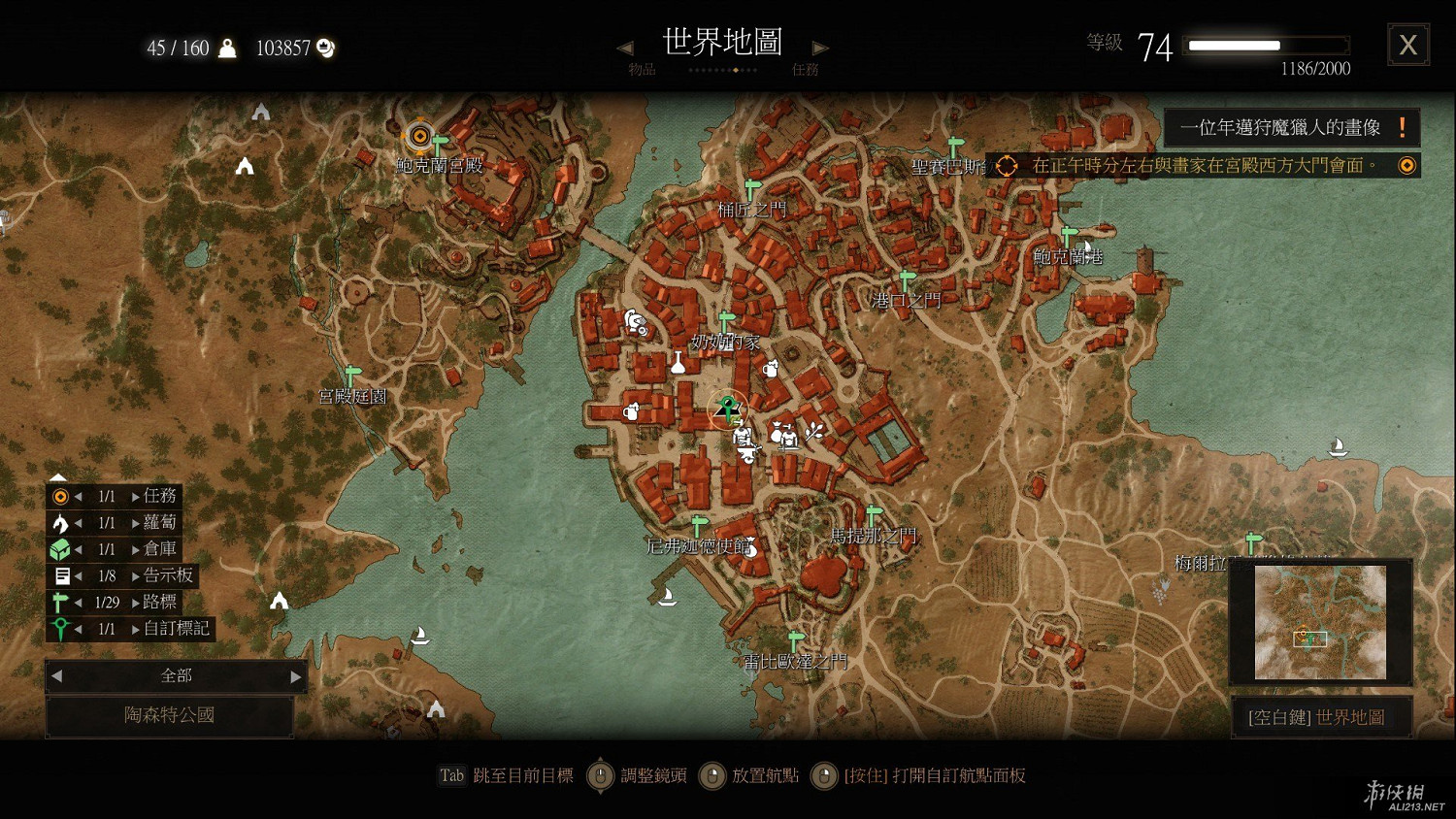Screen dimensions: 1456x819
Task: Click the notice board icon in the legend
Action: 60,574
